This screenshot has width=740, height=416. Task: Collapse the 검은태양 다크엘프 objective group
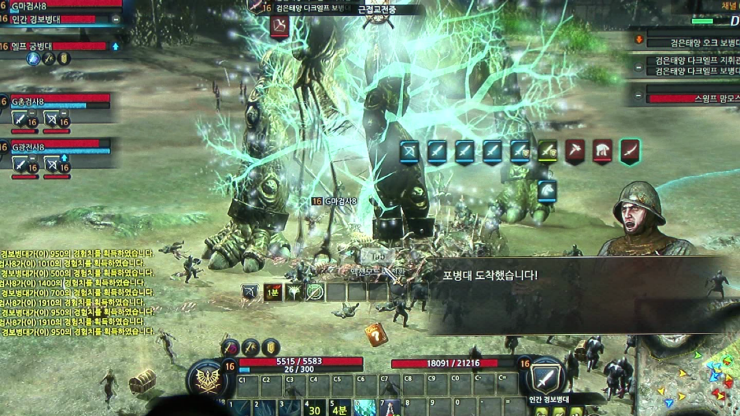click(638, 66)
